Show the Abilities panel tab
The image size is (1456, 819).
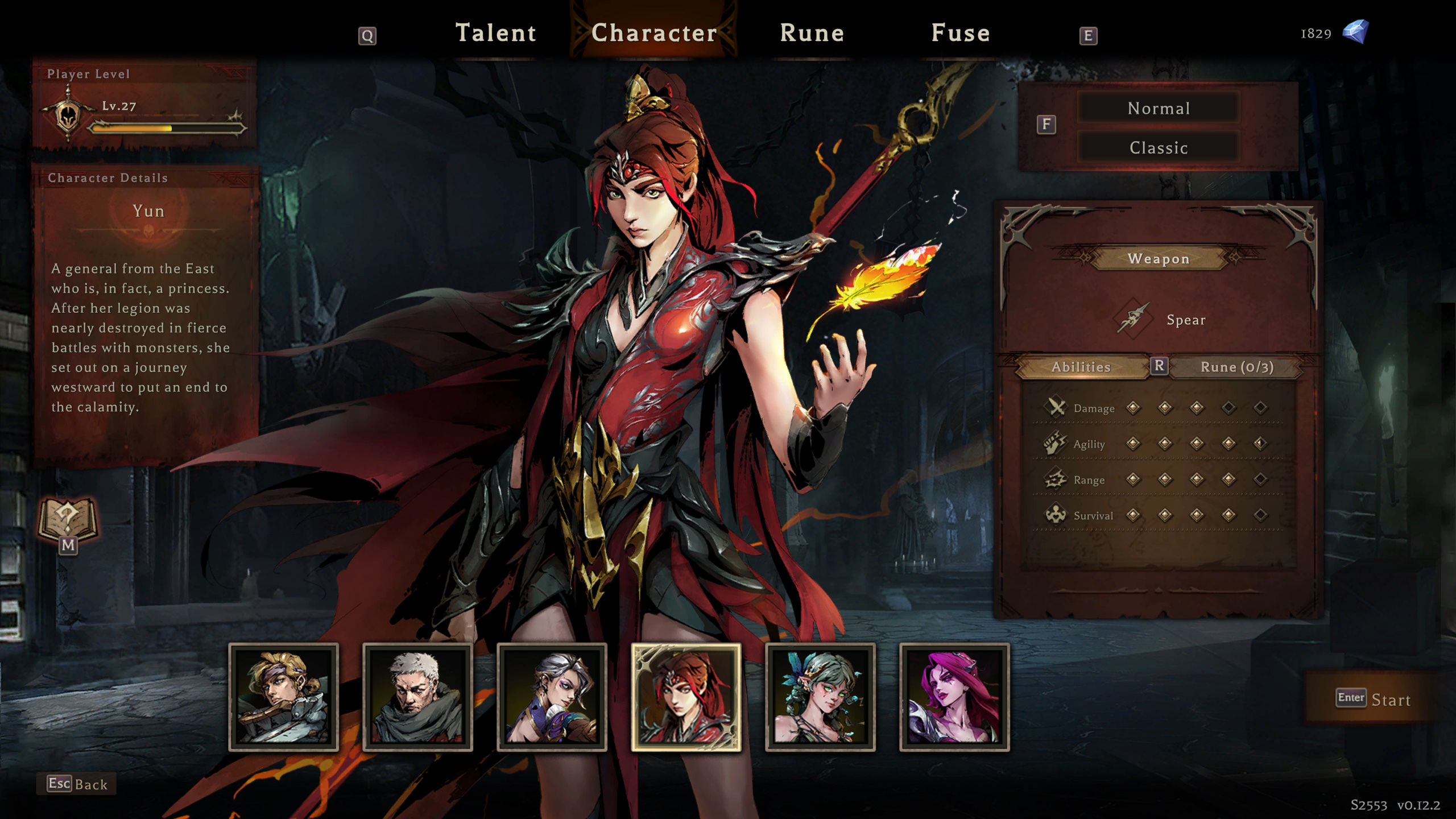point(1081,367)
